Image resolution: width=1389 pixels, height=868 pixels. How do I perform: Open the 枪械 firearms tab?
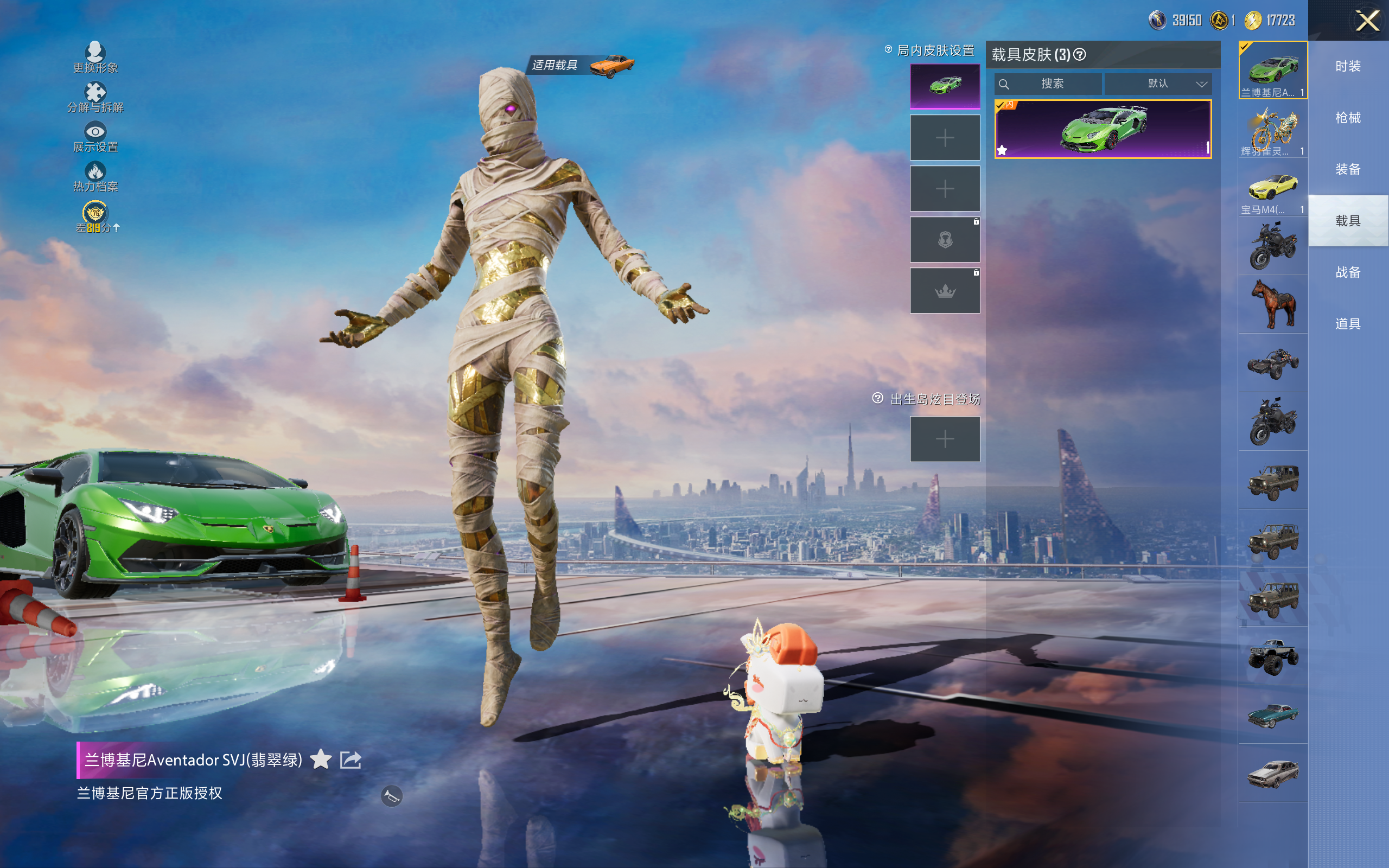(x=1348, y=118)
